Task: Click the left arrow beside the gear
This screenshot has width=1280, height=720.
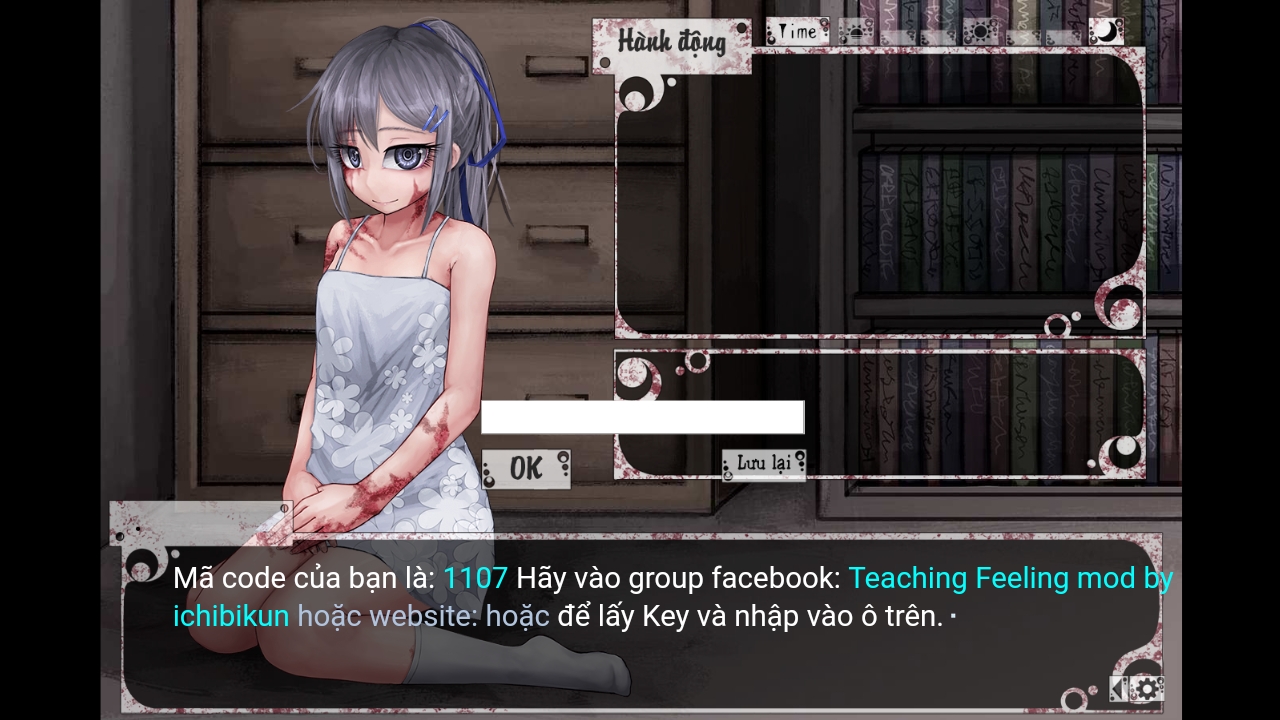Action: (x=1118, y=688)
